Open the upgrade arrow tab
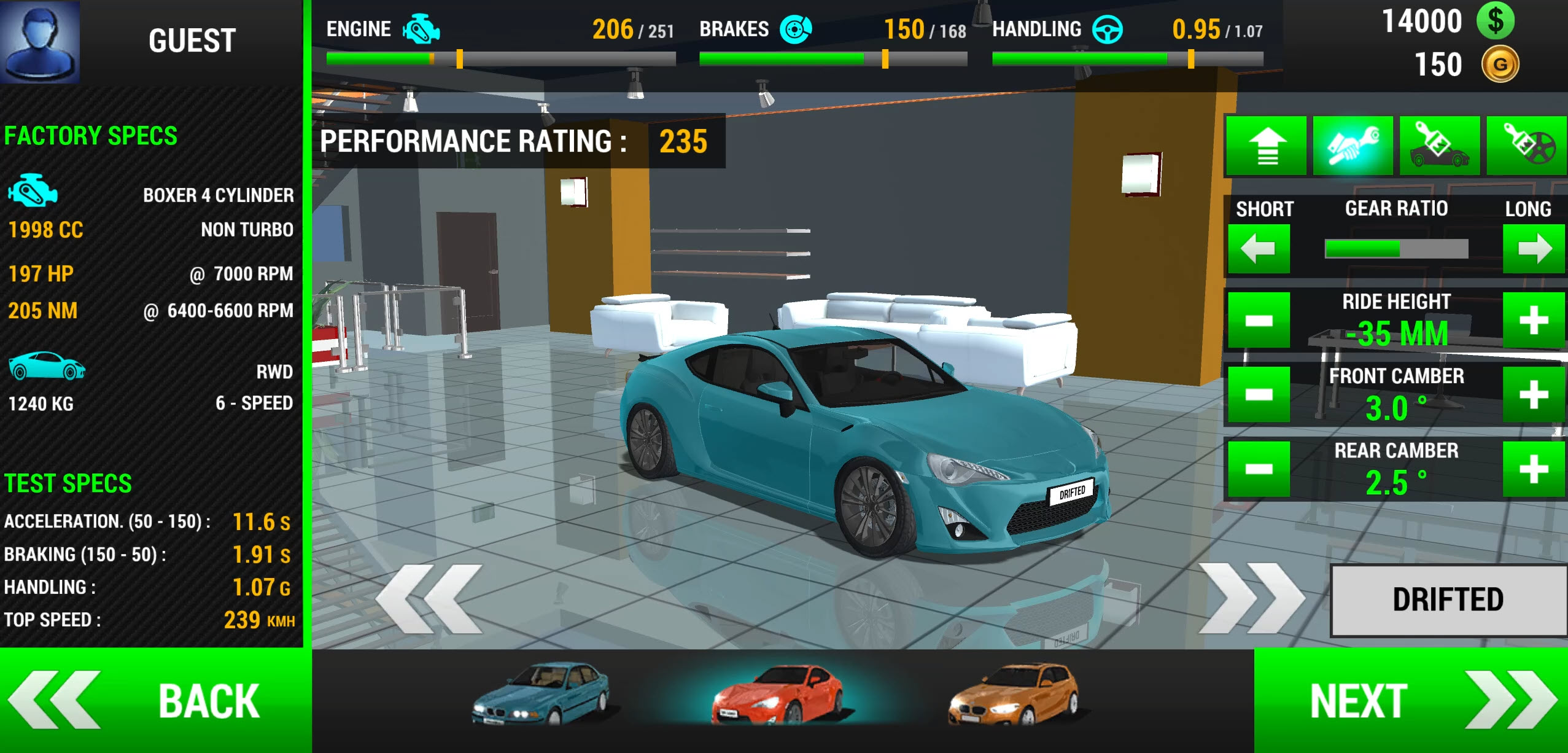 tap(1266, 146)
